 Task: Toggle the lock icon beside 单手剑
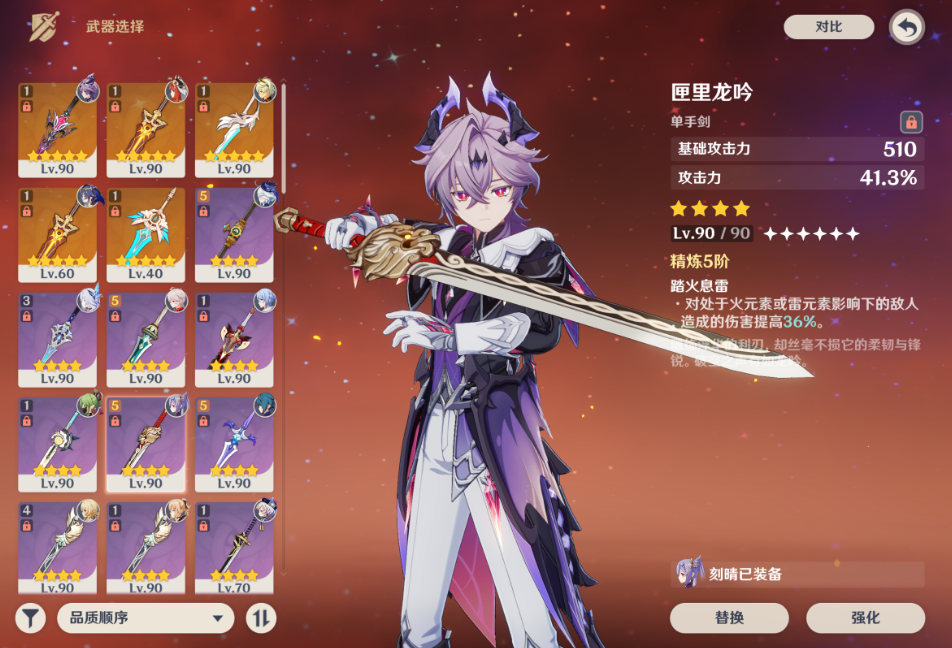pyautogui.click(x=910, y=121)
